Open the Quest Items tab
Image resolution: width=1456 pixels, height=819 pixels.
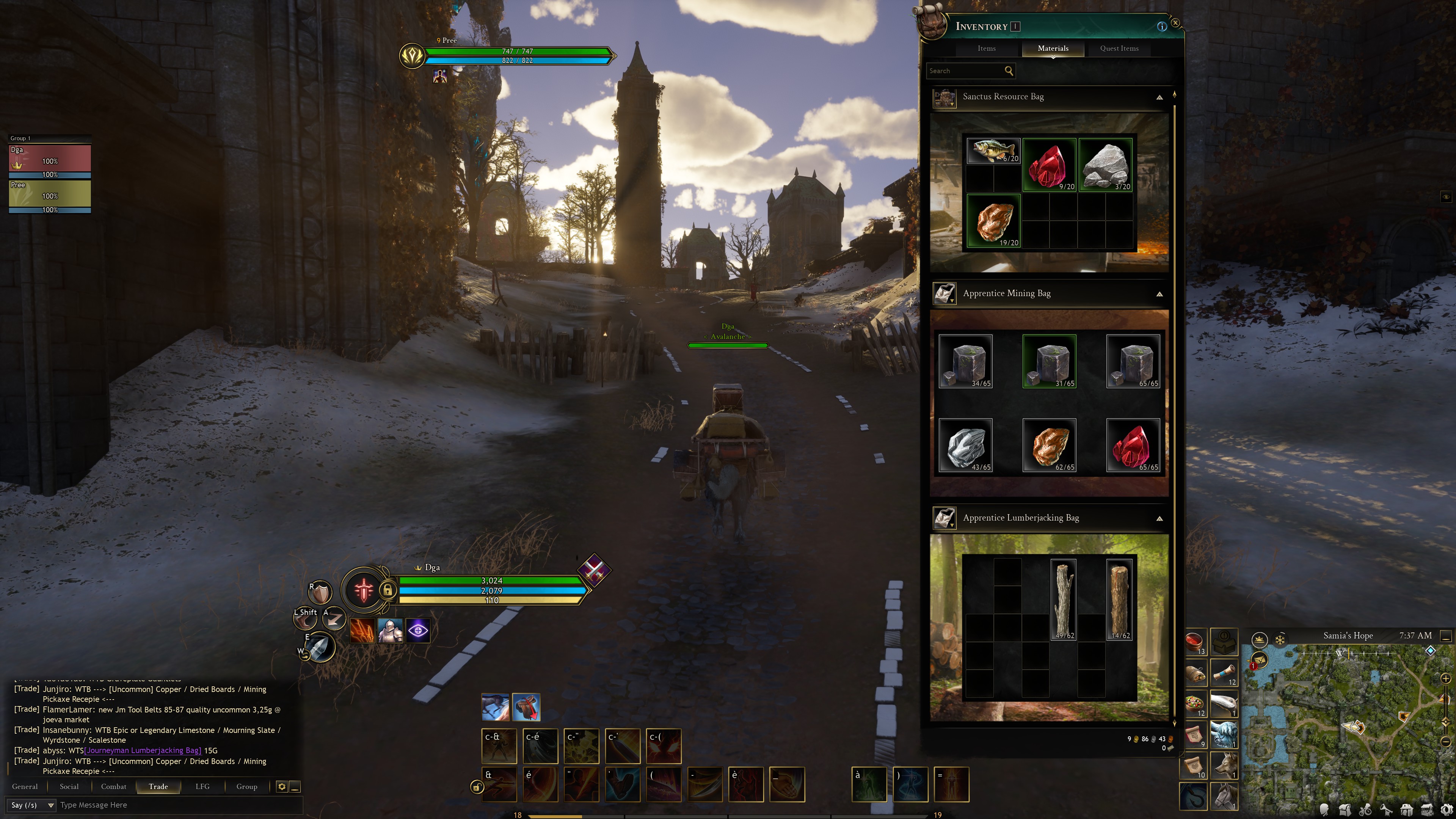[x=1119, y=49]
